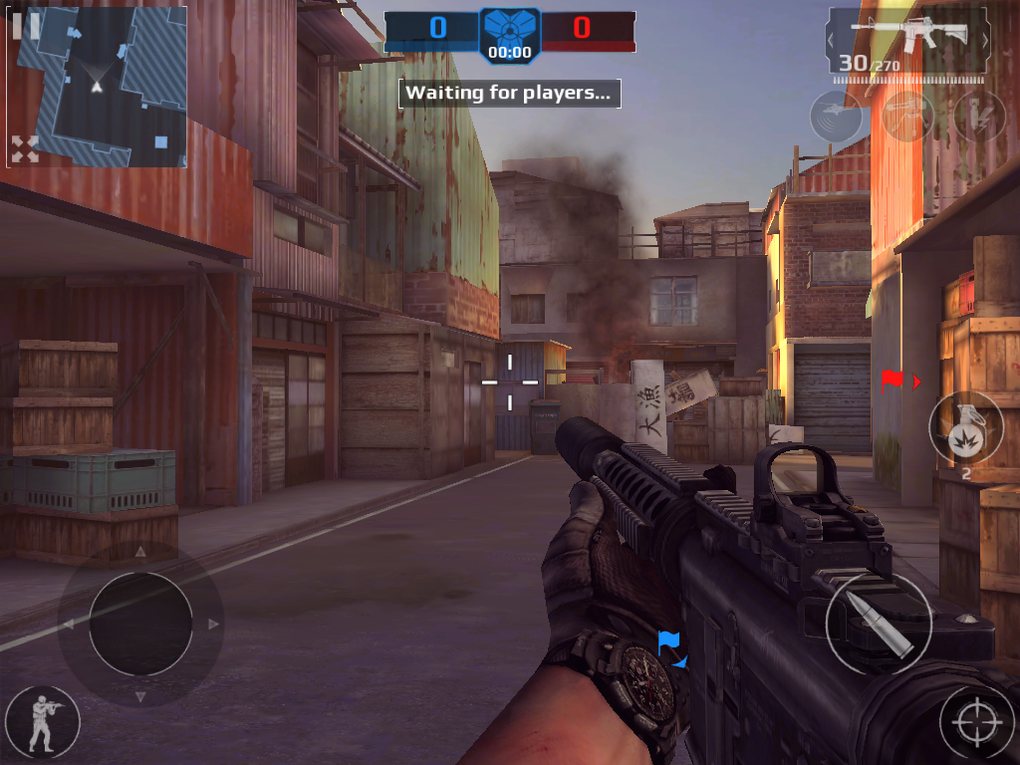Switch to next weapon with right arrow

(x=986, y=40)
